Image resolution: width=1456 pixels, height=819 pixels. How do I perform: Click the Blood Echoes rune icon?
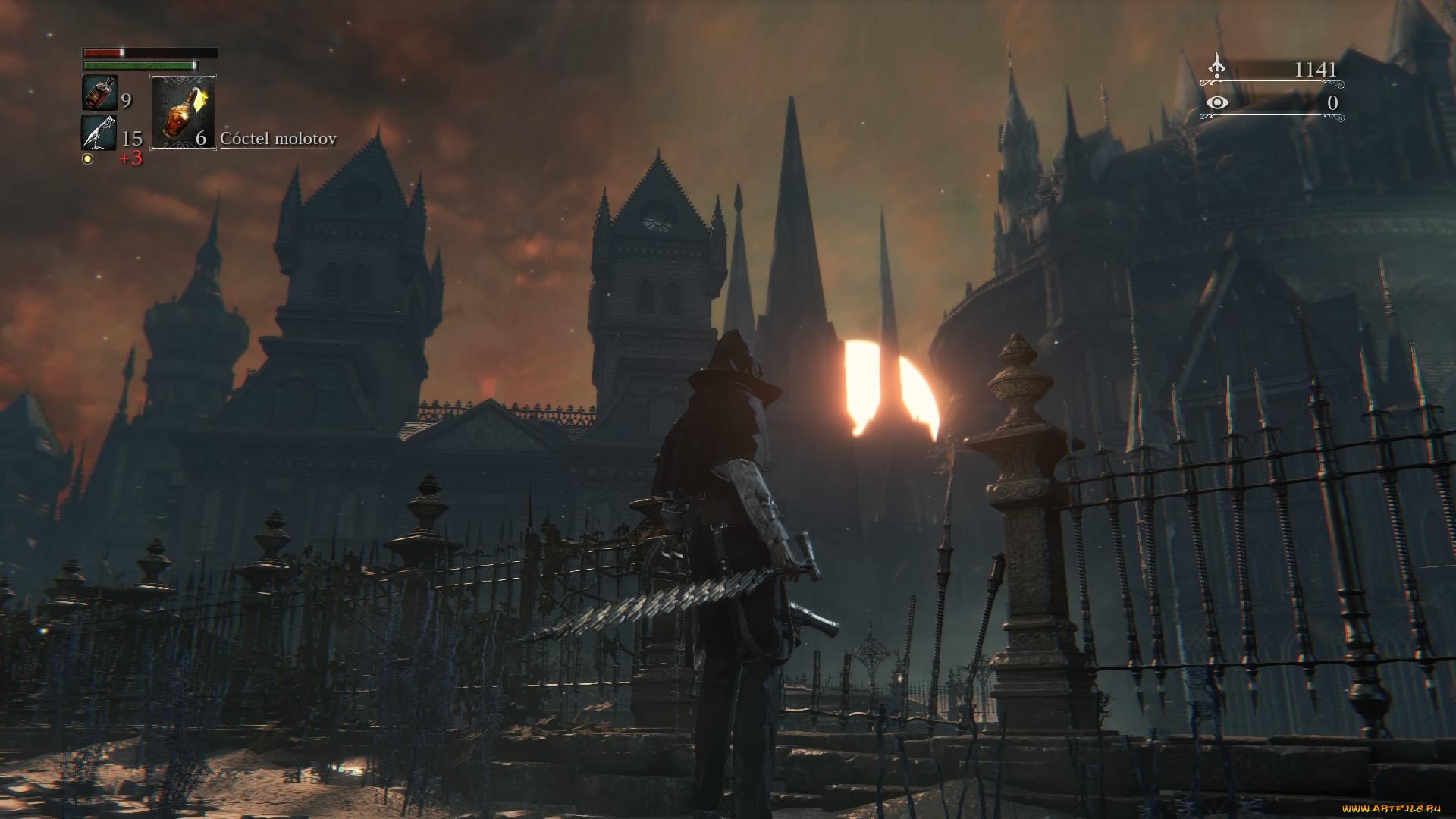pyautogui.click(x=1216, y=67)
